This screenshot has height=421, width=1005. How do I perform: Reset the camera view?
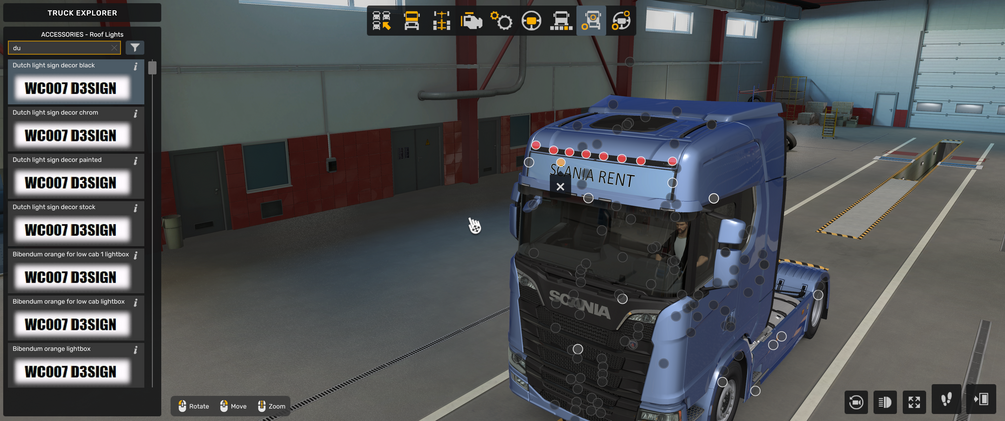(x=856, y=401)
